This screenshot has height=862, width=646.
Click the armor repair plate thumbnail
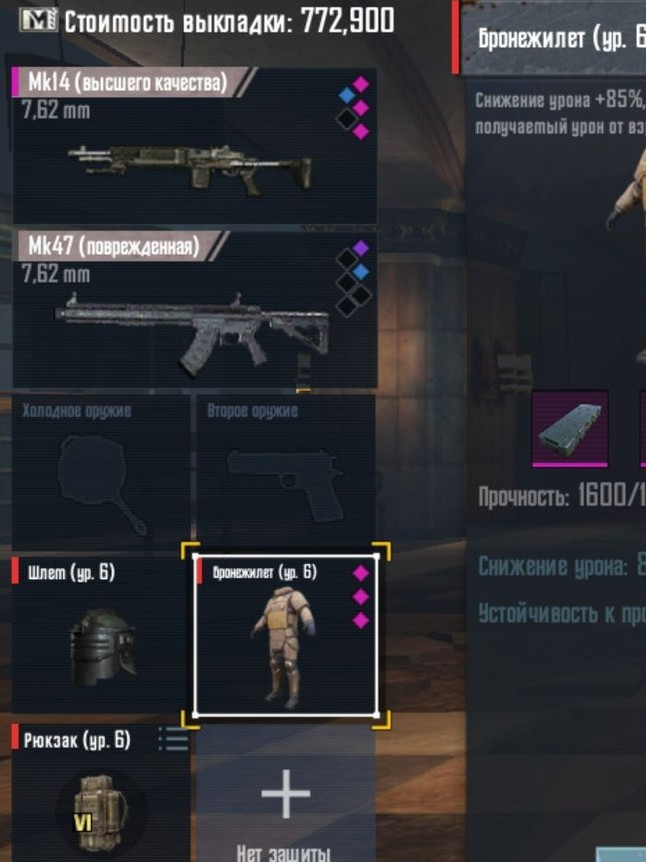click(569, 428)
